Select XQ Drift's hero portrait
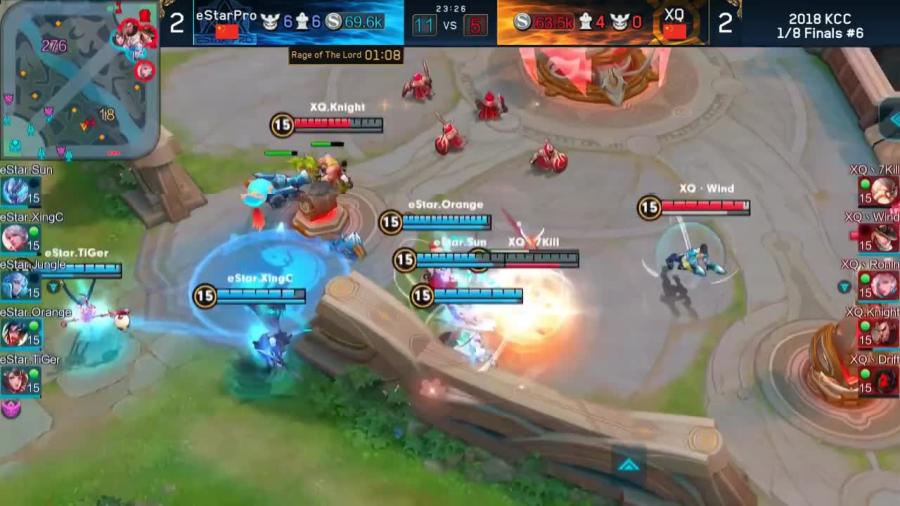The height and width of the screenshot is (506, 900). pos(884,380)
